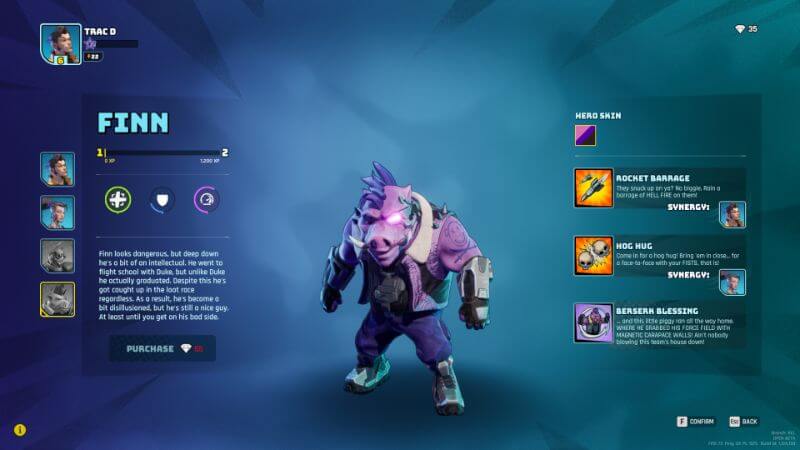800x450 pixels.
Task: Select the mohawk-haired hero portrait
Action: pyautogui.click(x=57, y=169)
